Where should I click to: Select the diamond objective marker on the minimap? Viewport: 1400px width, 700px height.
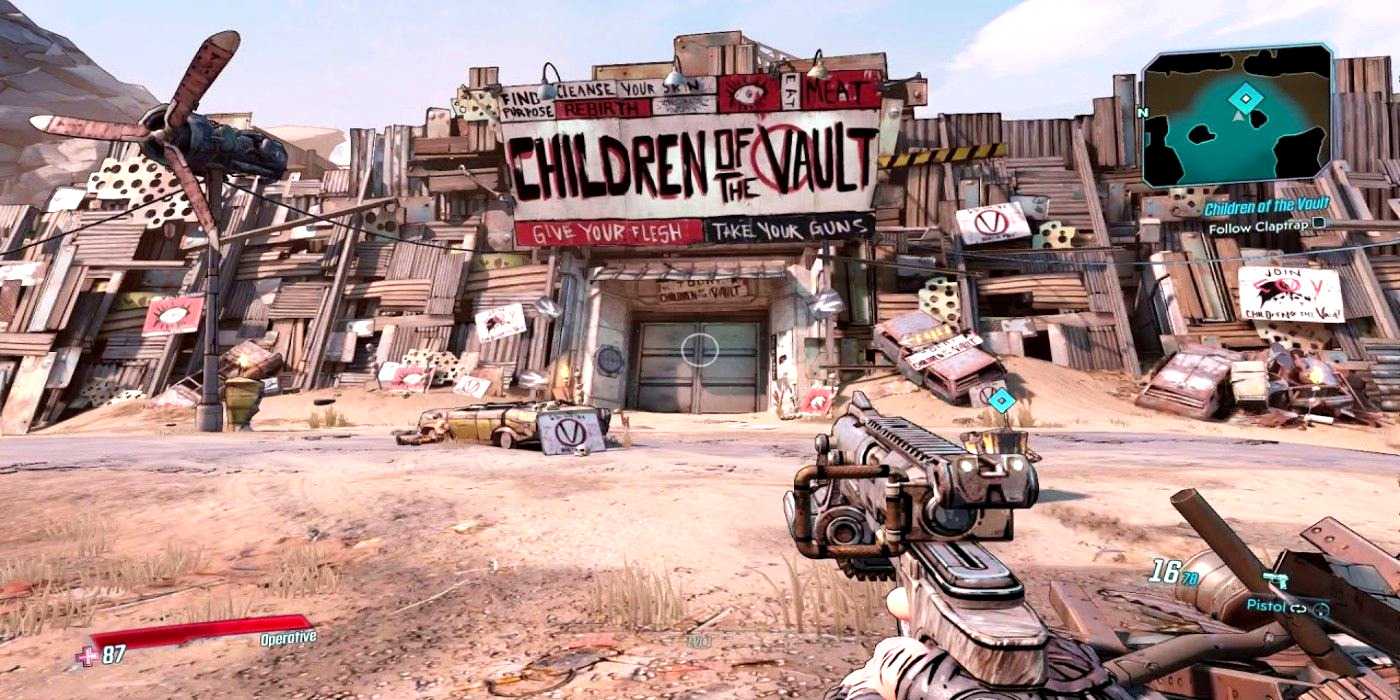pyautogui.click(x=1245, y=98)
